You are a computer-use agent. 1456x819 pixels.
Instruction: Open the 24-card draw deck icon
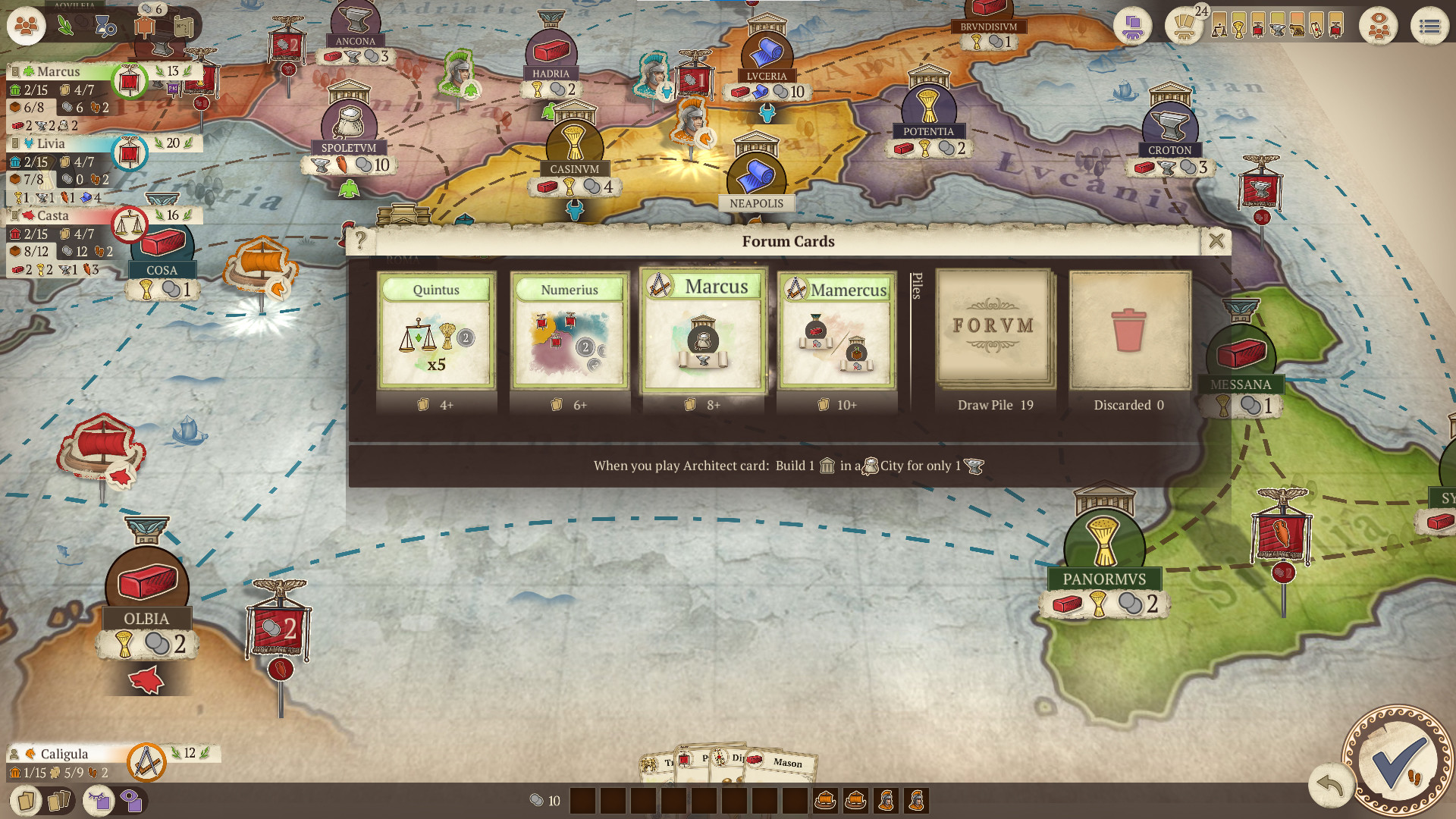tap(1185, 28)
